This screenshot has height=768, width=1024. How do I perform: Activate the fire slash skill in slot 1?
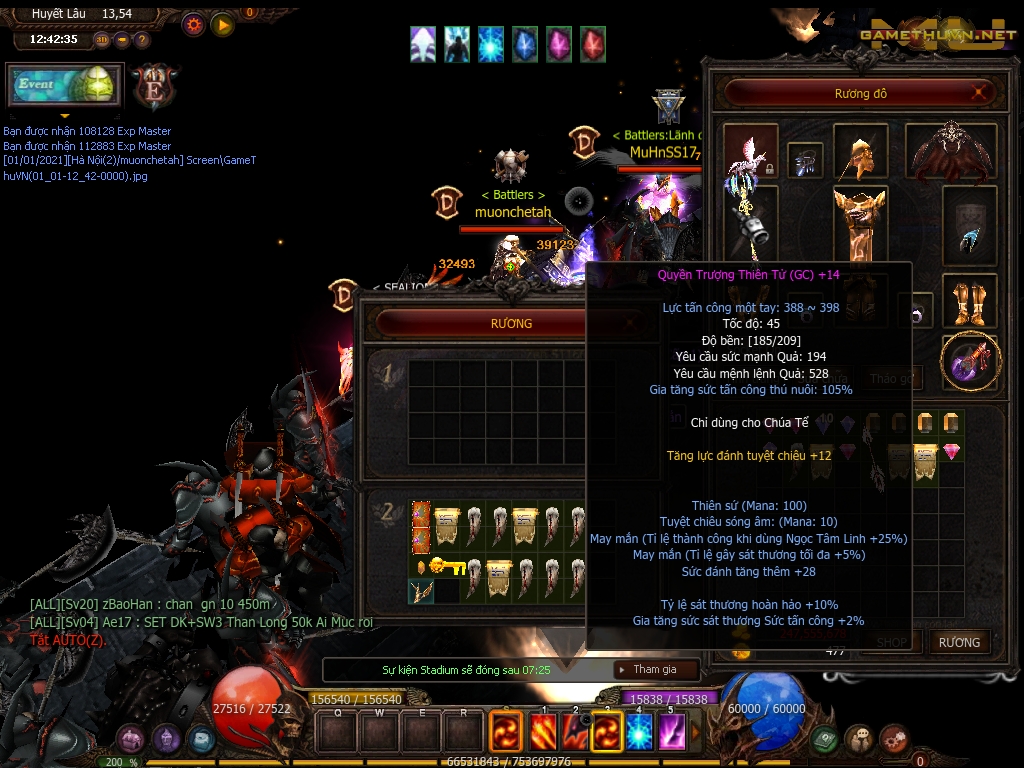point(543,732)
